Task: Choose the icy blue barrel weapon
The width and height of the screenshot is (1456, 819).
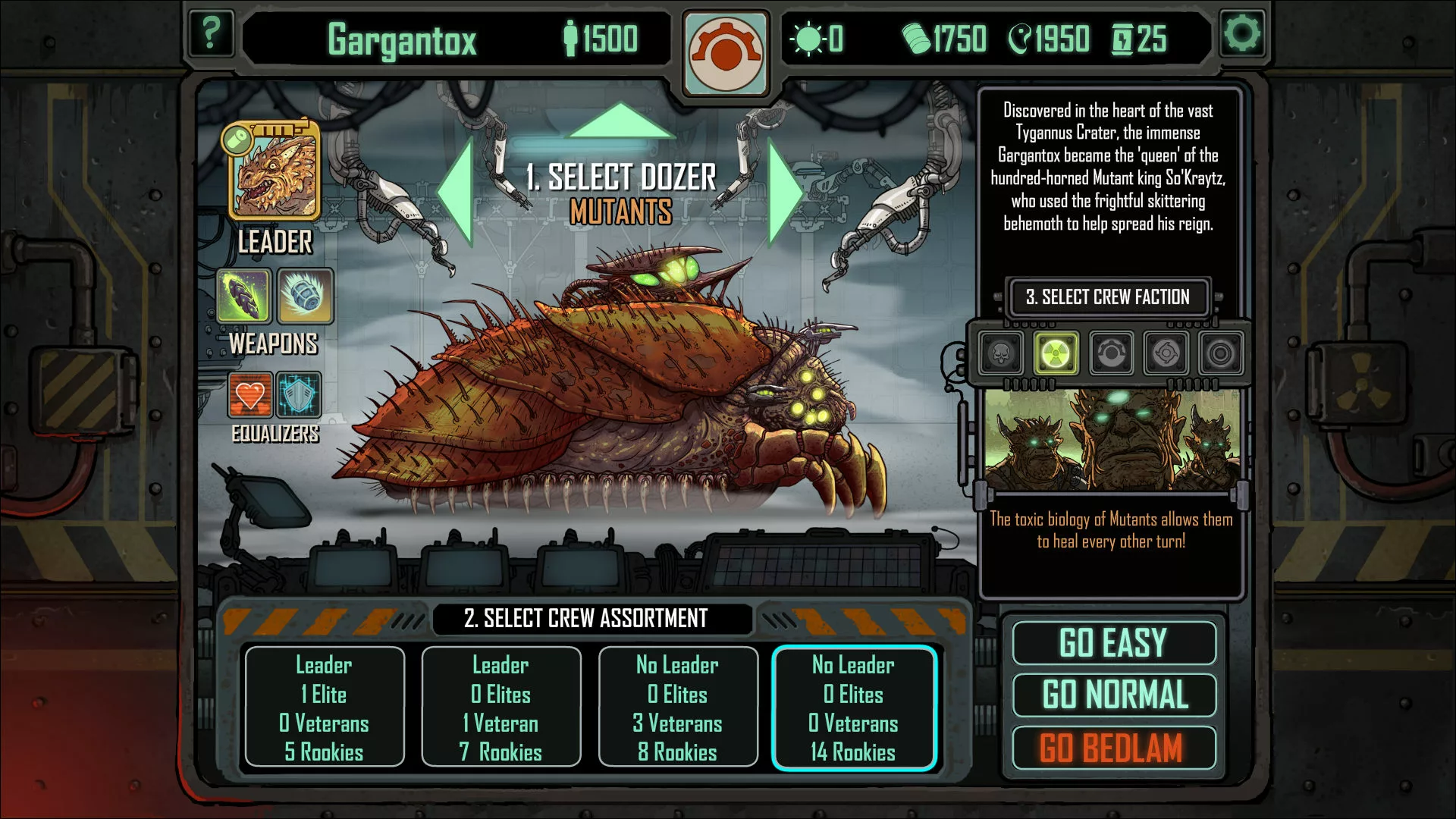Action: coord(305,296)
